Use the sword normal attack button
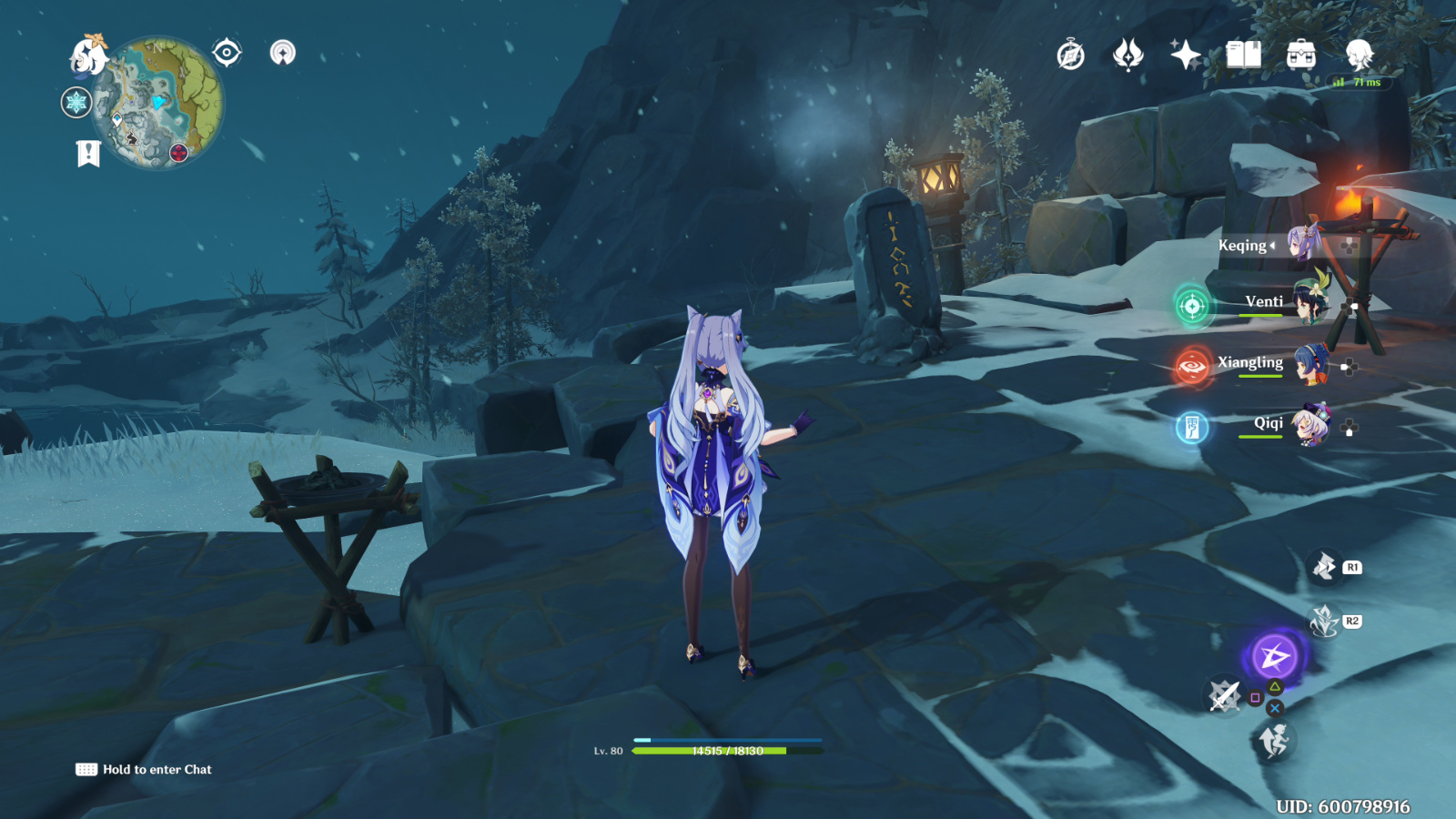 pyautogui.click(x=1224, y=696)
